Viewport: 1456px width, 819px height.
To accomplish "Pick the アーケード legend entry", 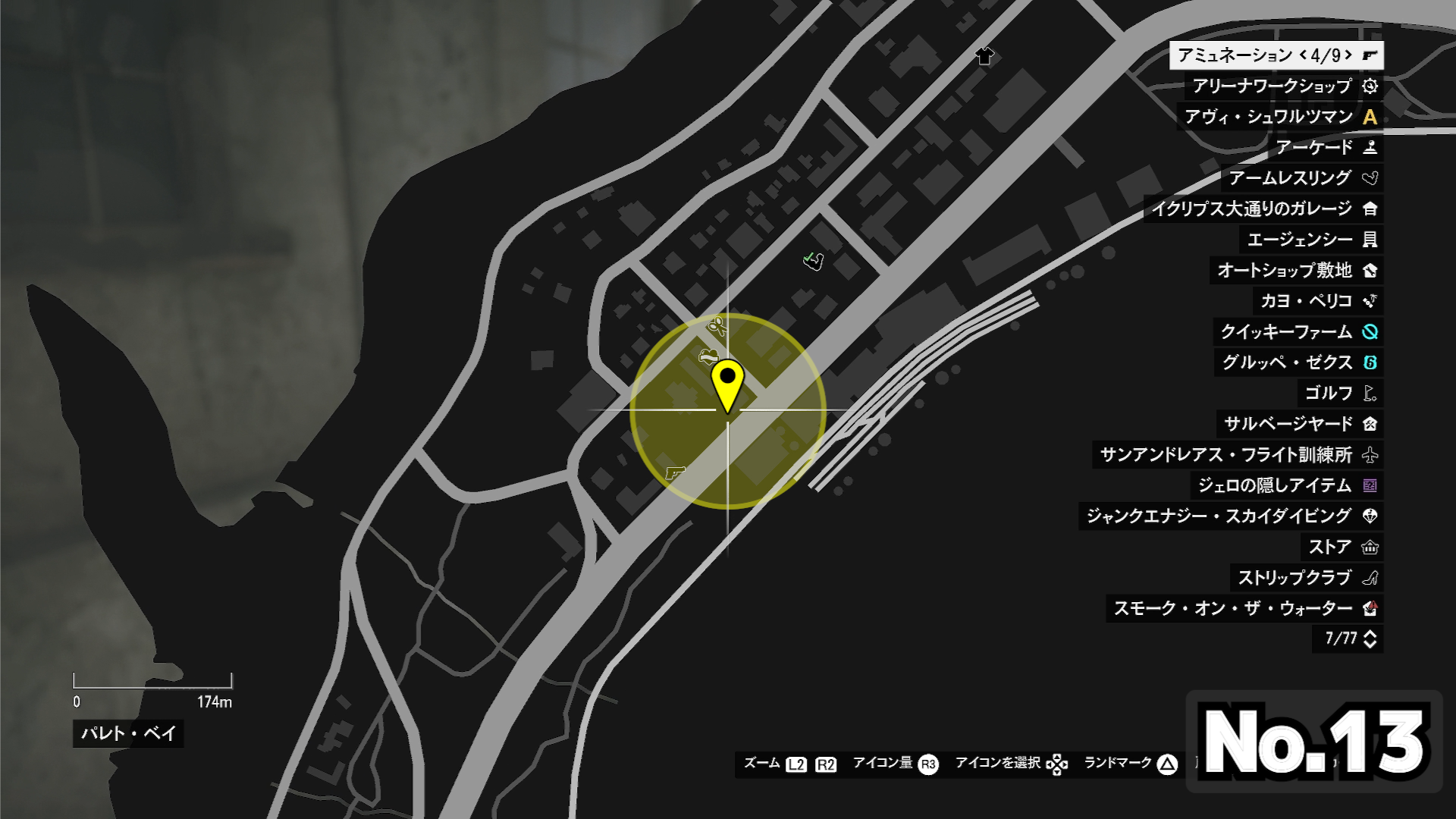I will 1325,147.
